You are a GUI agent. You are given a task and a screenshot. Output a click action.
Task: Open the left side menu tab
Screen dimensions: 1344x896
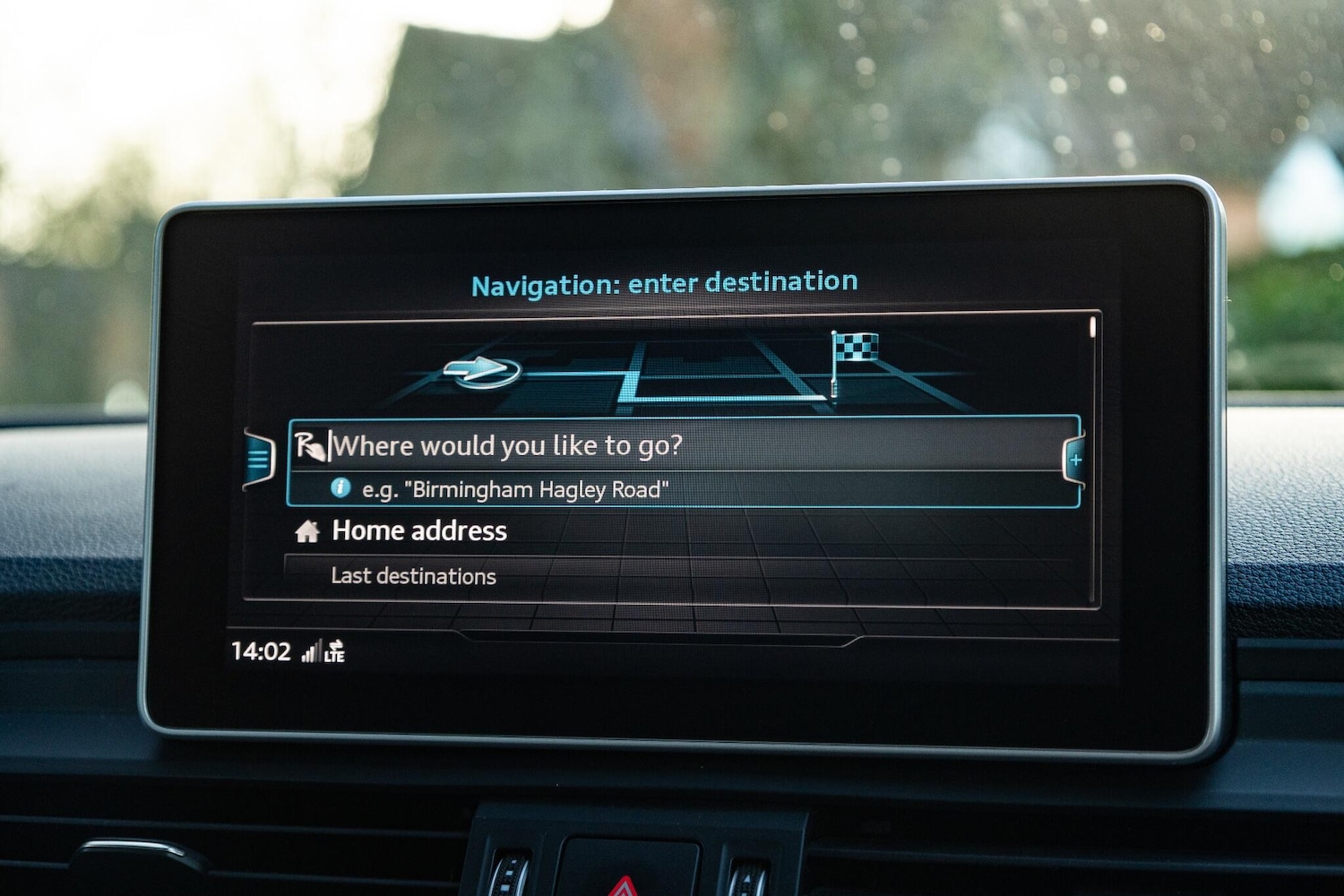[x=259, y=461]
